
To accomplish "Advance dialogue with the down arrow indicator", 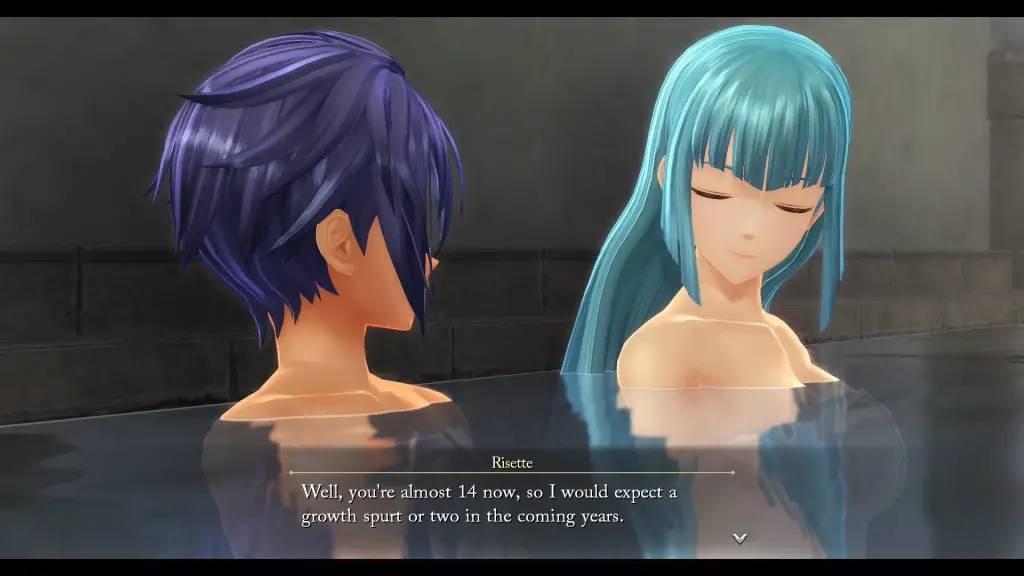I will tap(740, 538).
